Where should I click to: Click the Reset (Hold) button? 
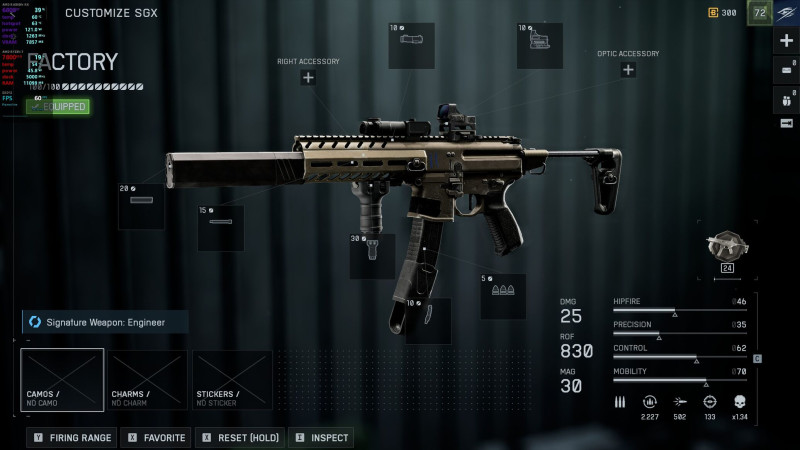click(x=238, y=438)
